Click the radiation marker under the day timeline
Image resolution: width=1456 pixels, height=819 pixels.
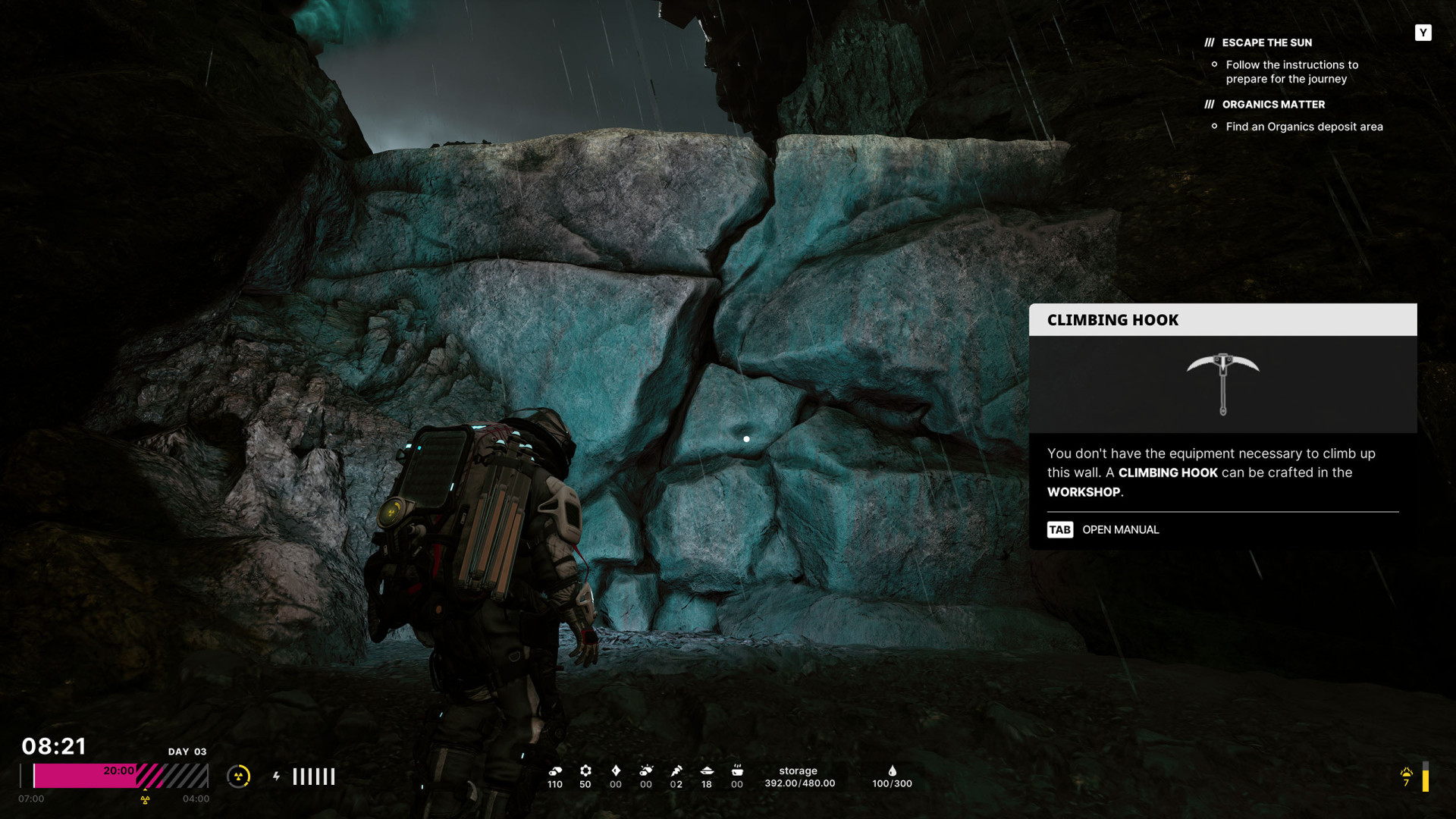[145, 799]
